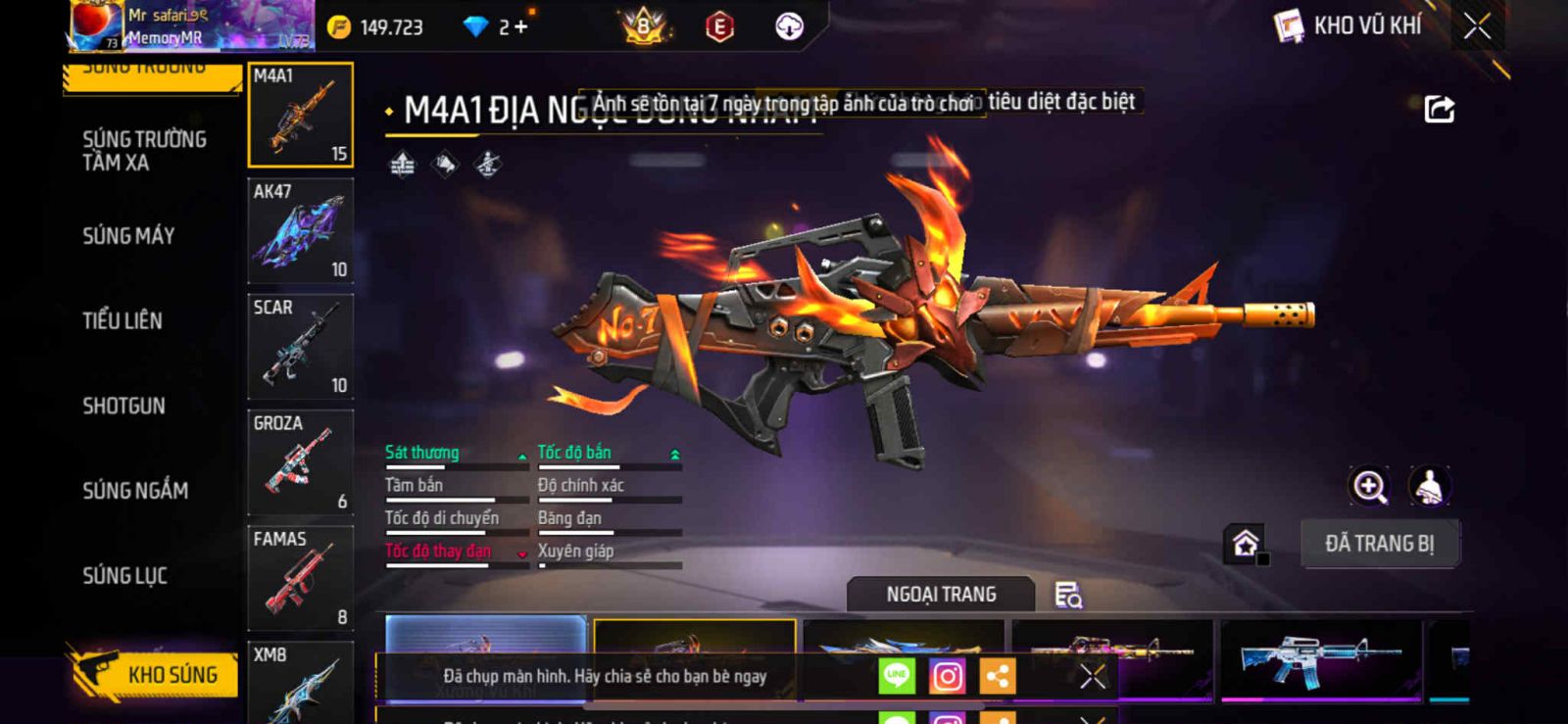Select Súng Trường Tầm Xa category
Image resolution: width=1568 pixels, height=724 pixels.
pyautogui.click(x=144, y=151)
